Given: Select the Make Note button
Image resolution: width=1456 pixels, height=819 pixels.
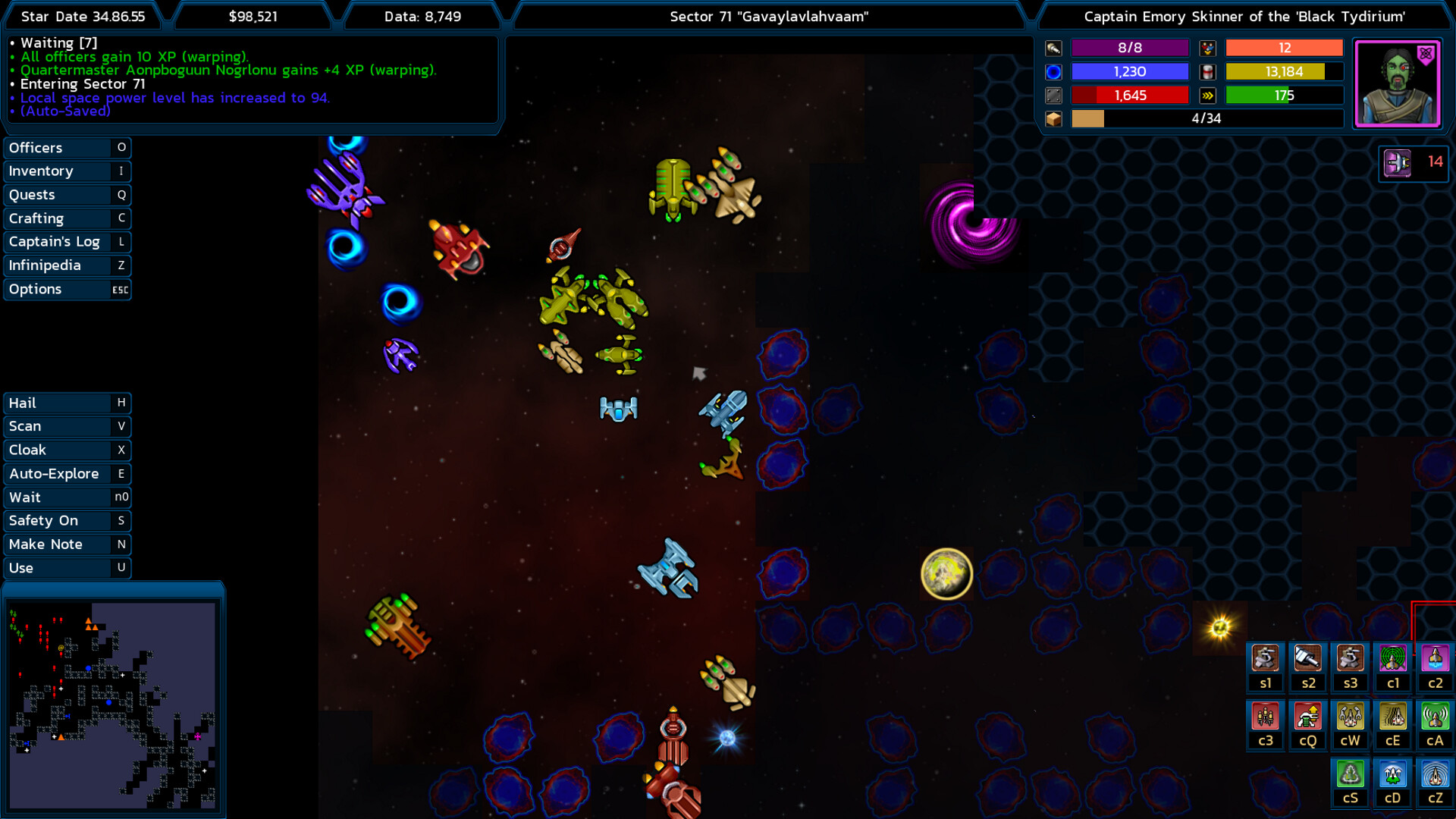Looking at the screenshot, I should tap(67, 544).
